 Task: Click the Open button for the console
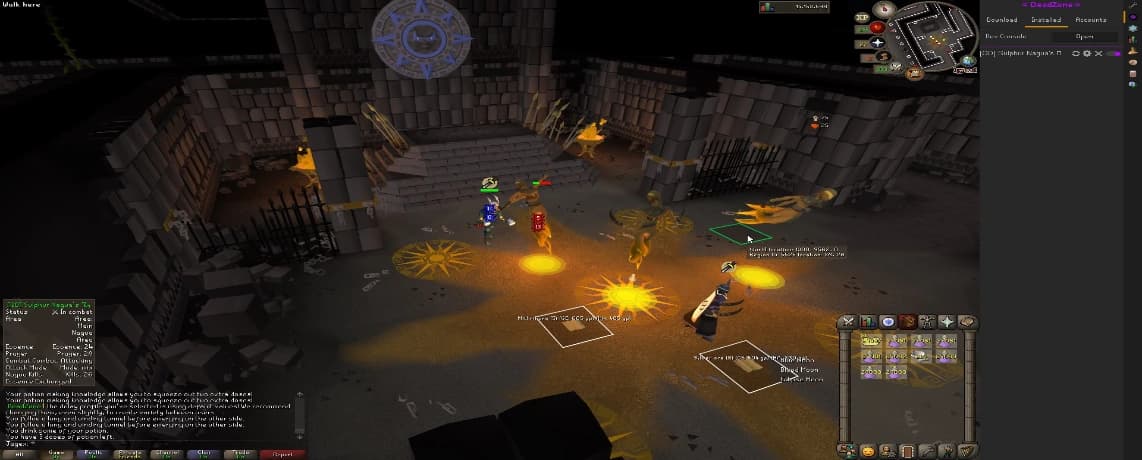1084,36
